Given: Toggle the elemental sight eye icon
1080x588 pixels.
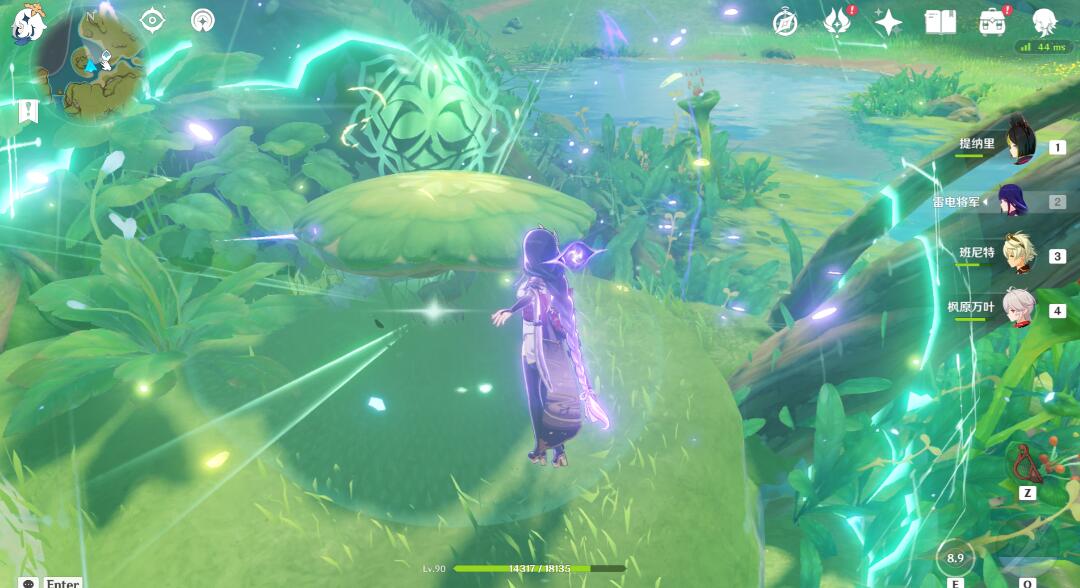Looking at the screenshot, I should [152, 20].
